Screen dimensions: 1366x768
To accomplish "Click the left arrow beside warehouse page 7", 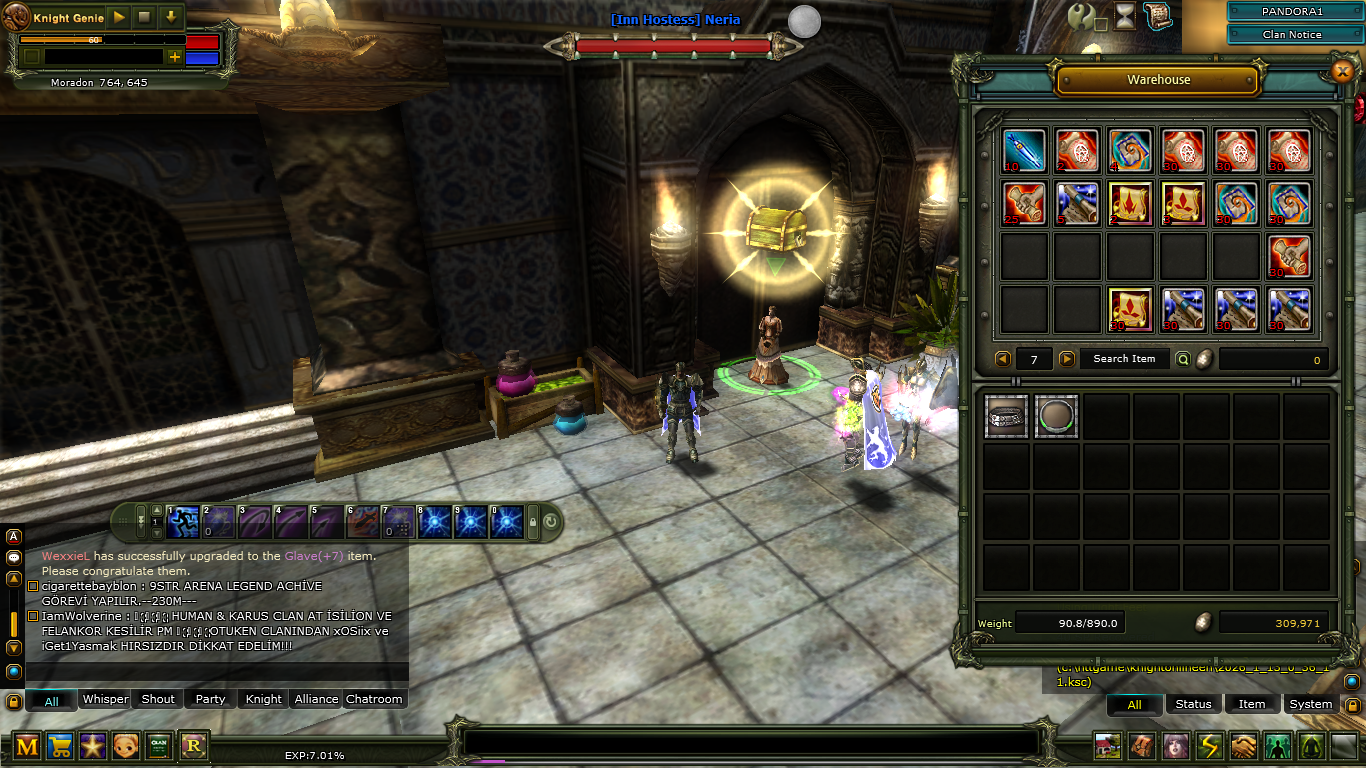I will tap(1003, 358).
